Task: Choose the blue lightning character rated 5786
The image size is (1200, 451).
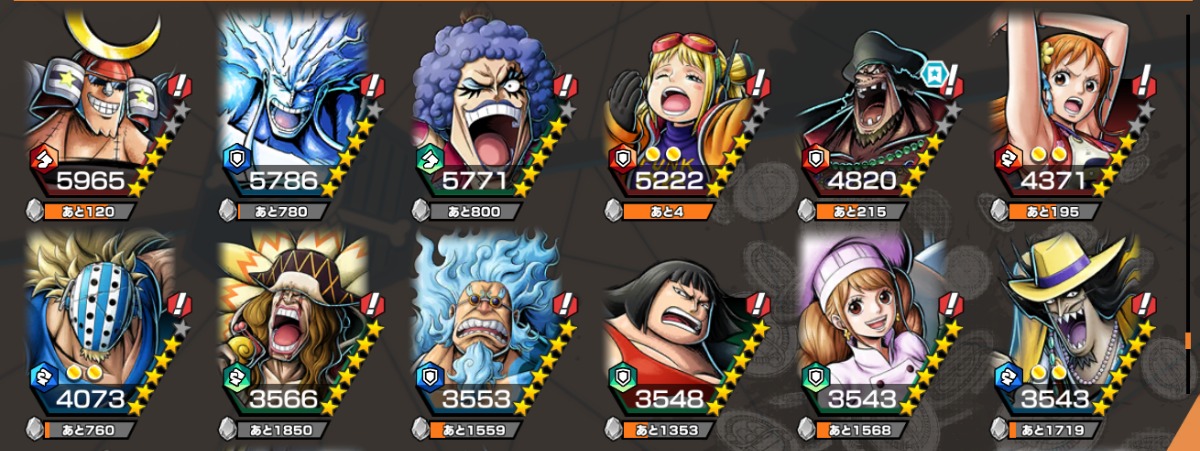Action: [294, 110]
